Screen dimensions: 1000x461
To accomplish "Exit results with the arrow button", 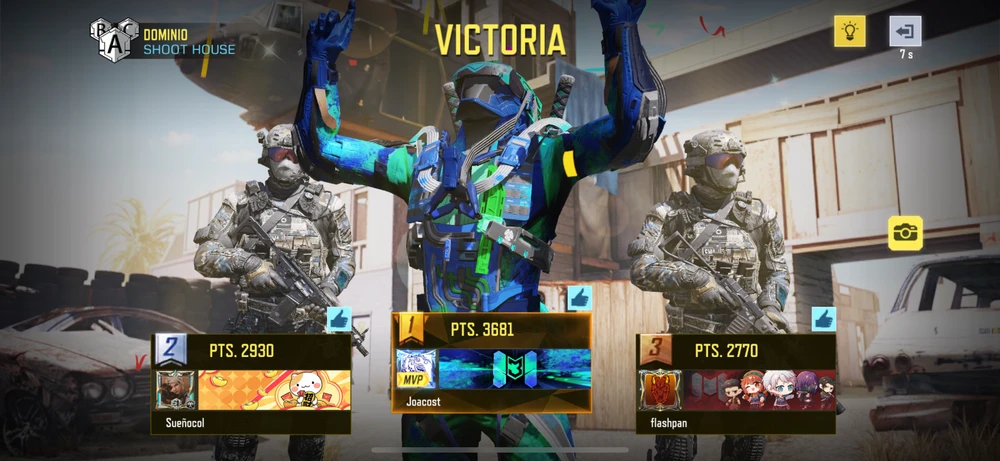I will (x=905, y=31).
